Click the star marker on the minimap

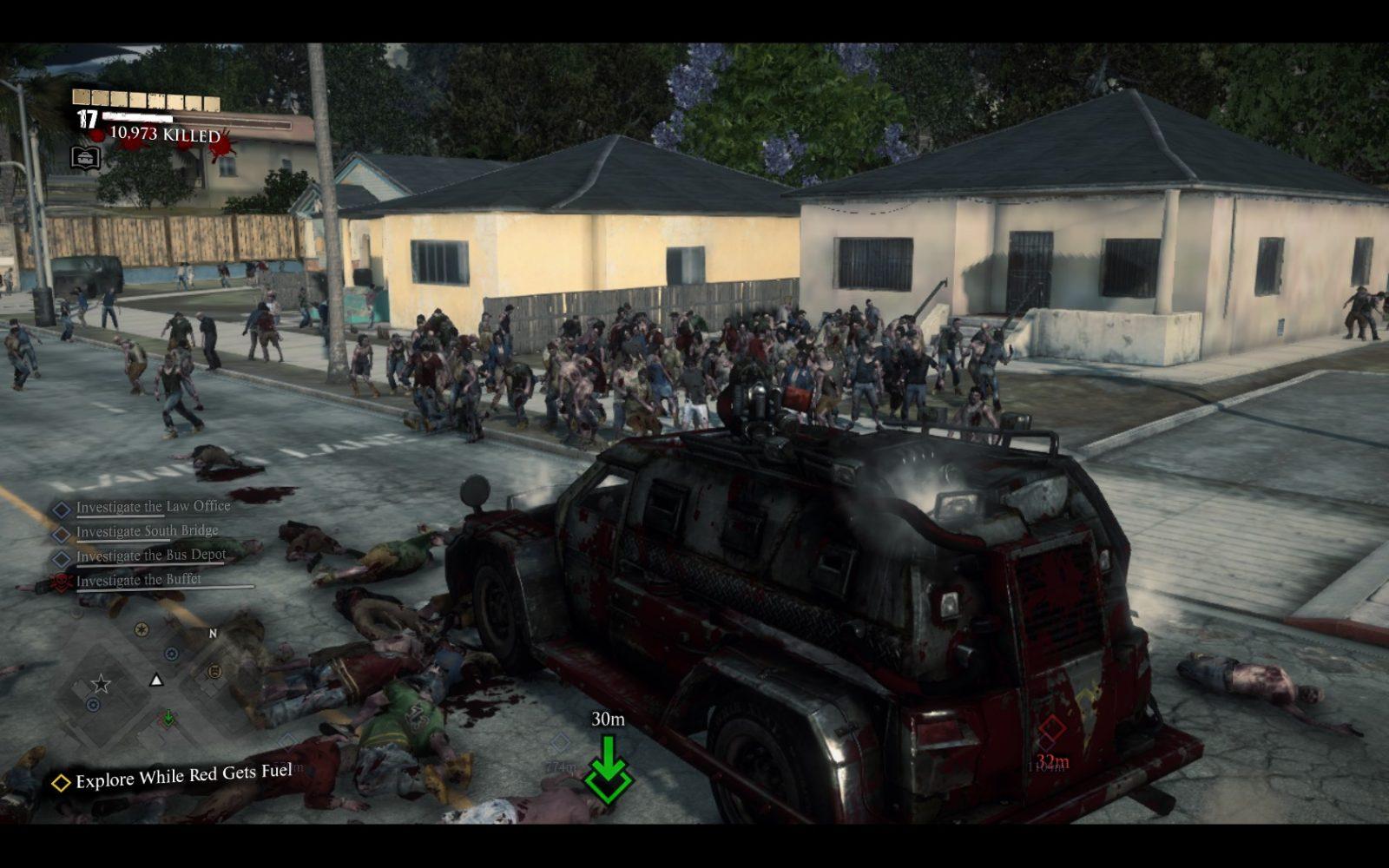click(x=101, y=684)
